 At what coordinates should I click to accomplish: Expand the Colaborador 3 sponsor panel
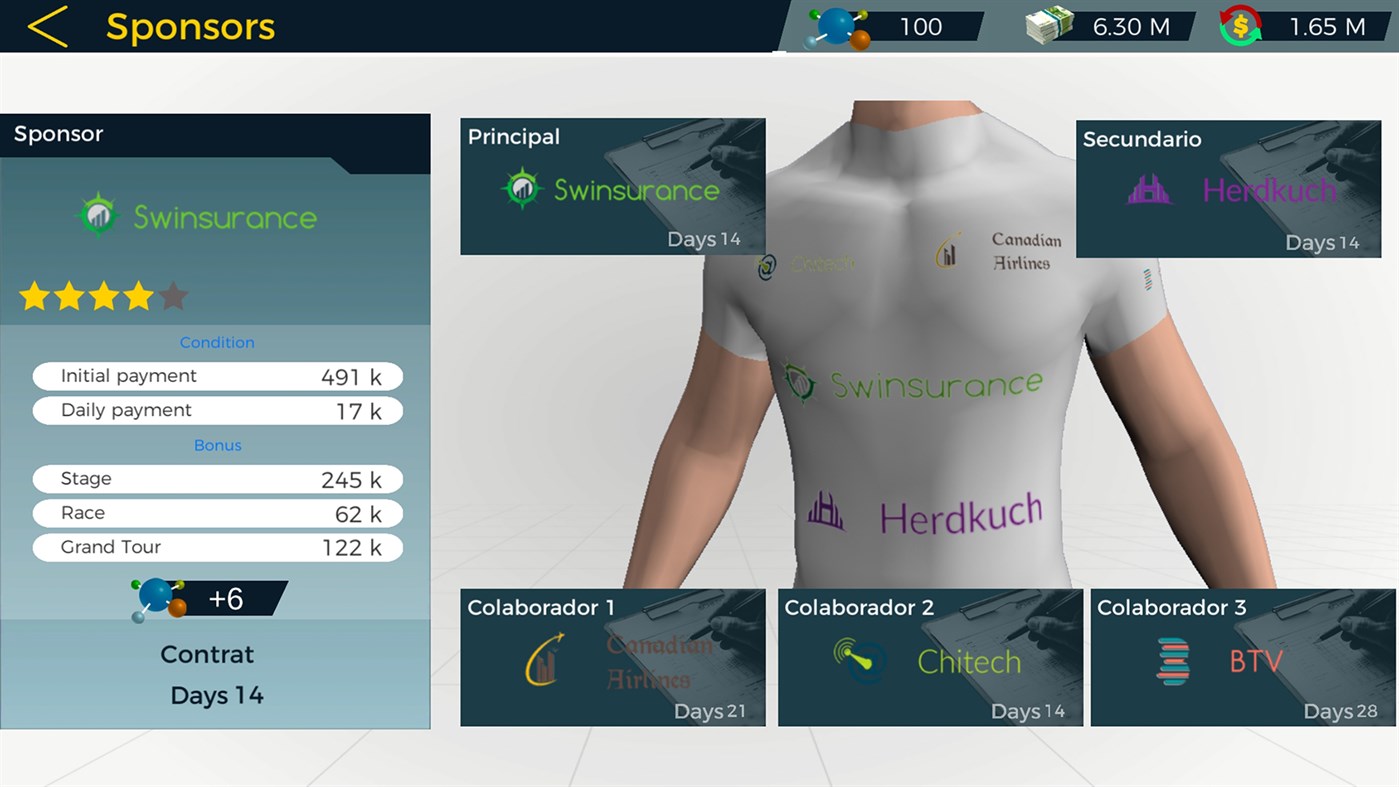point(1242,657)
